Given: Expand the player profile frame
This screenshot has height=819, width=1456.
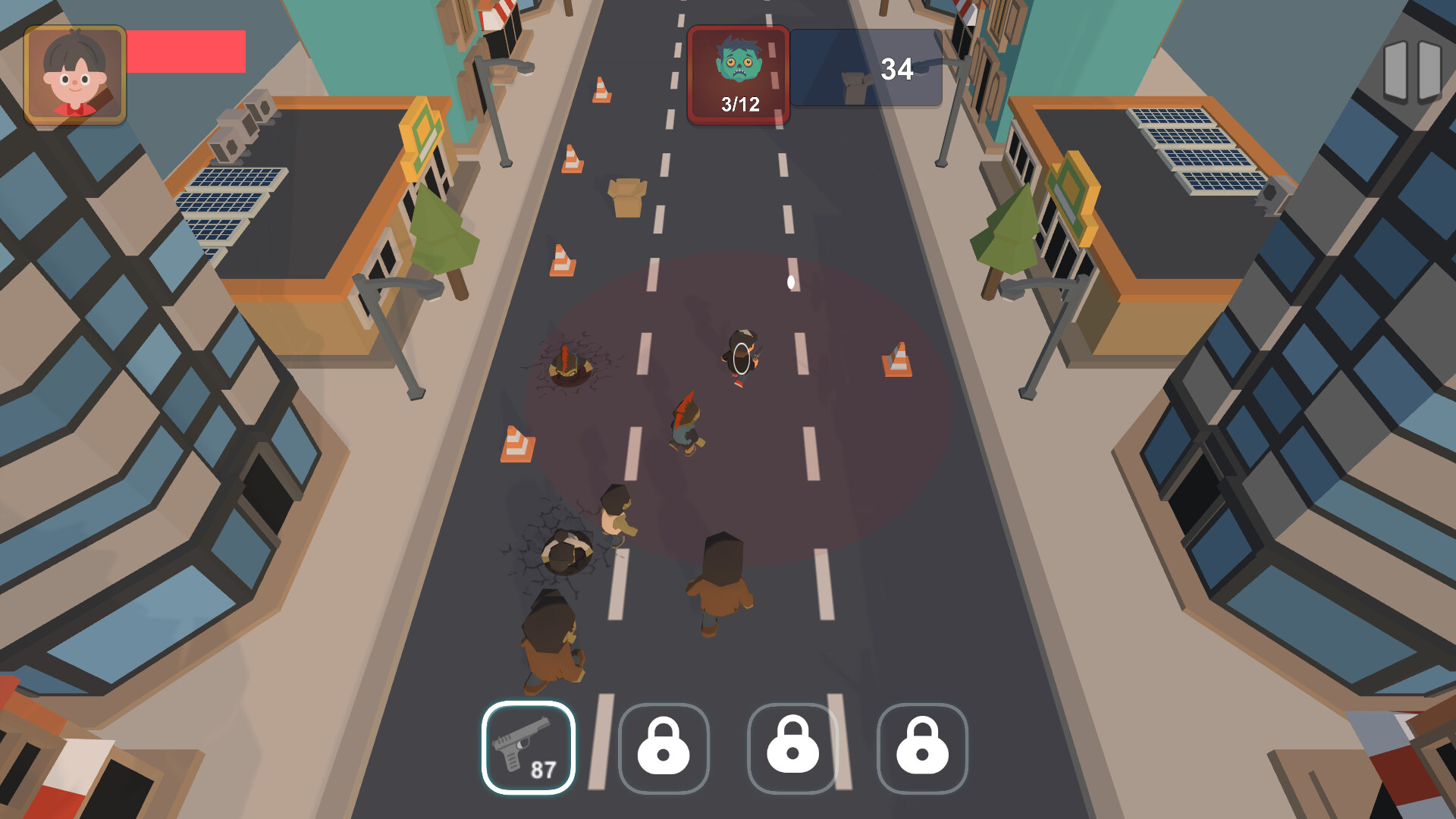Looking at the screenshot, I should (76, 74).
